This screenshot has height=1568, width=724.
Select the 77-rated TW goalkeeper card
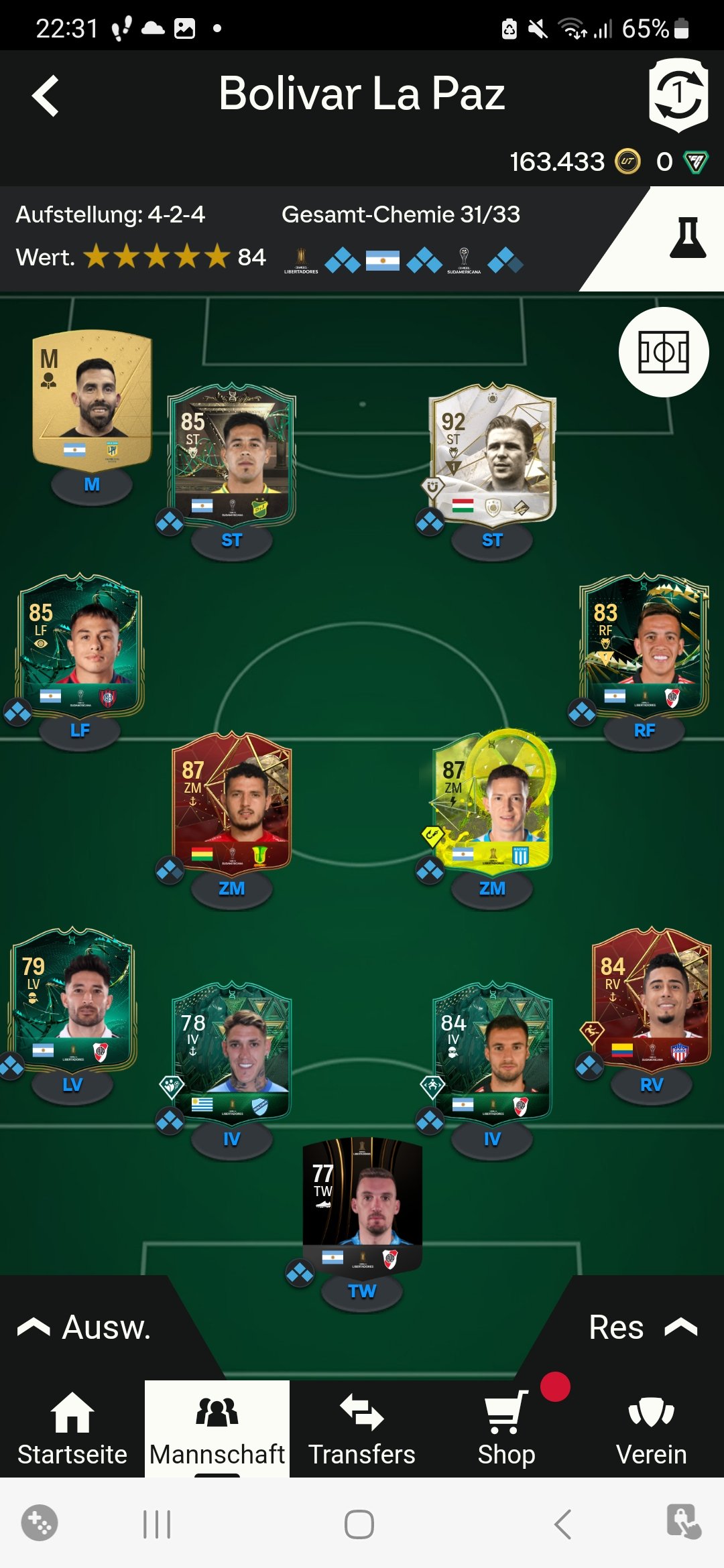pyautogui.click(x=362, y=1205)
